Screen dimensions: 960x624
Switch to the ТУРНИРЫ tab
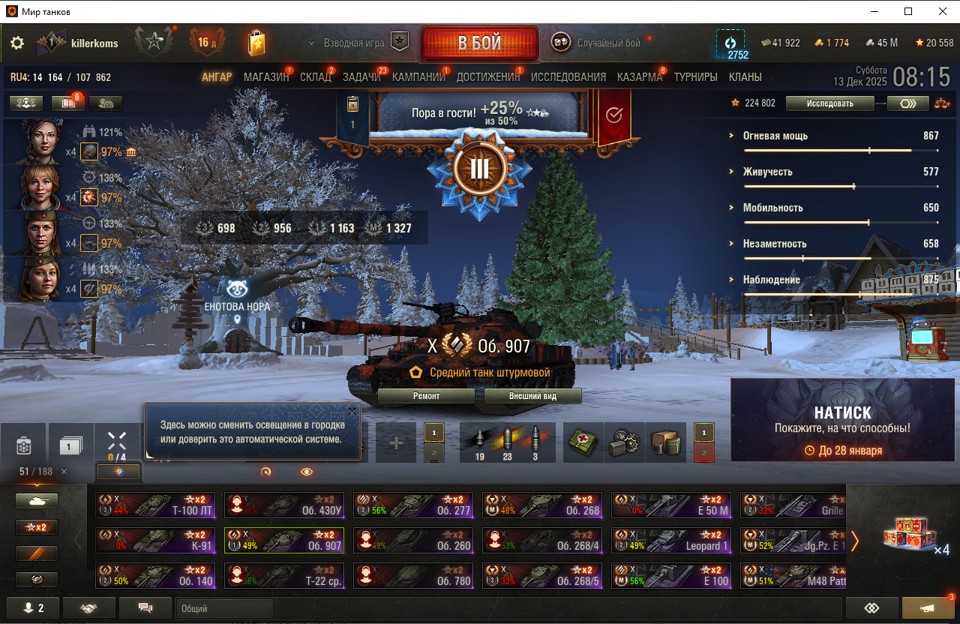(695, 77)
